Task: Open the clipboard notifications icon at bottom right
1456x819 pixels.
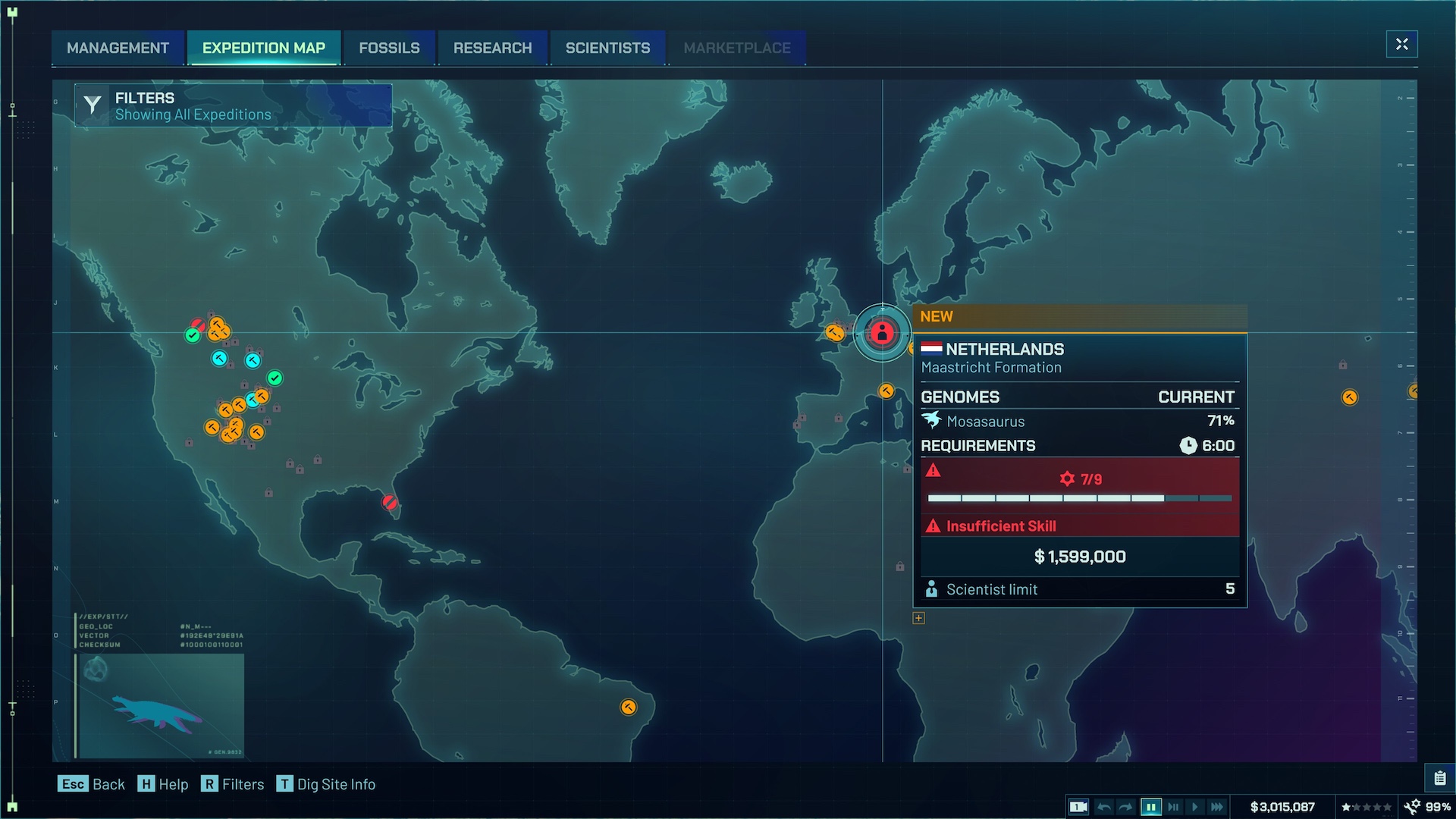Action: [1441, 777]
